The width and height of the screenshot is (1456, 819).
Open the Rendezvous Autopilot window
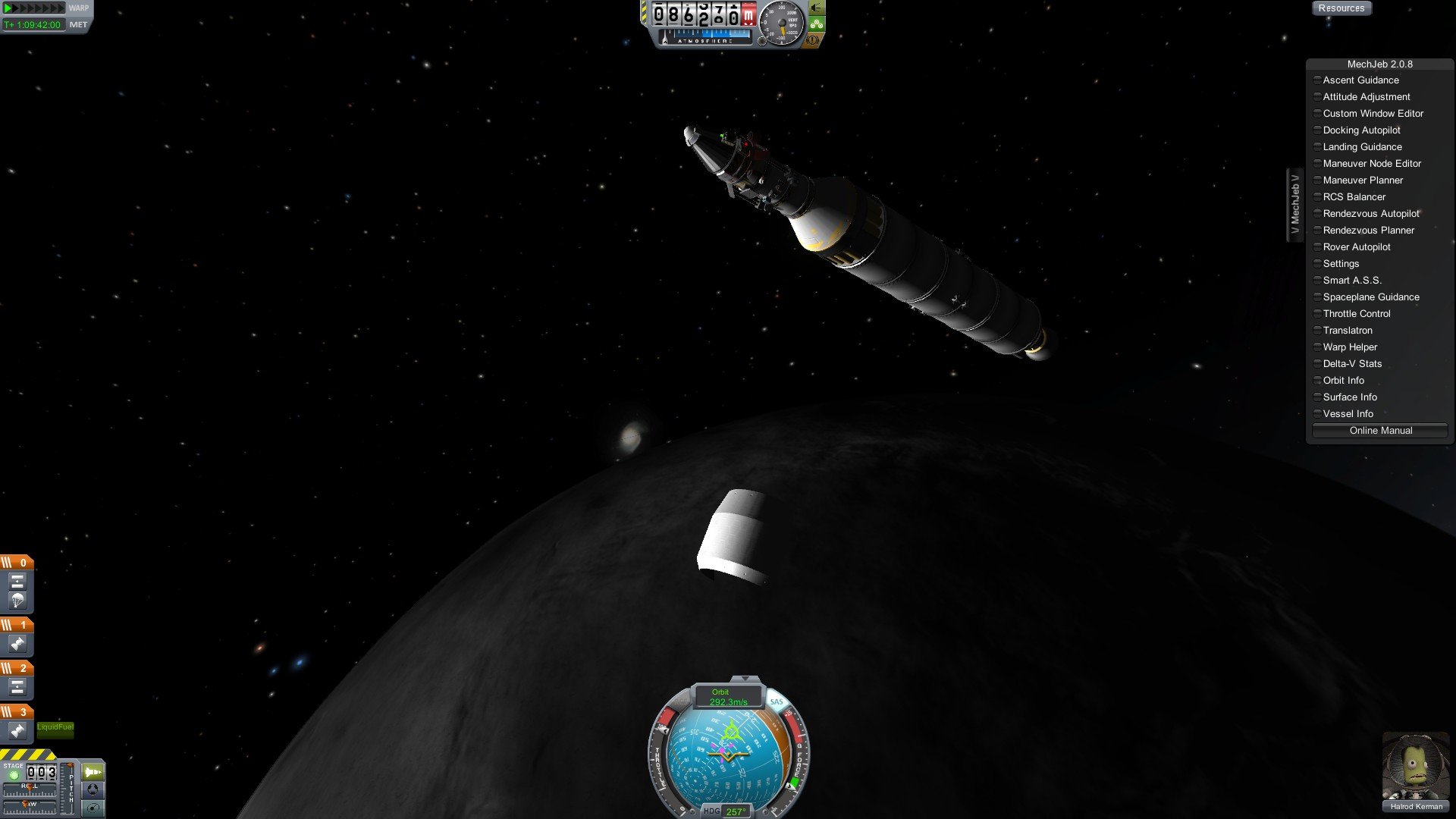pyautogui.click(x=1370, y=214)
